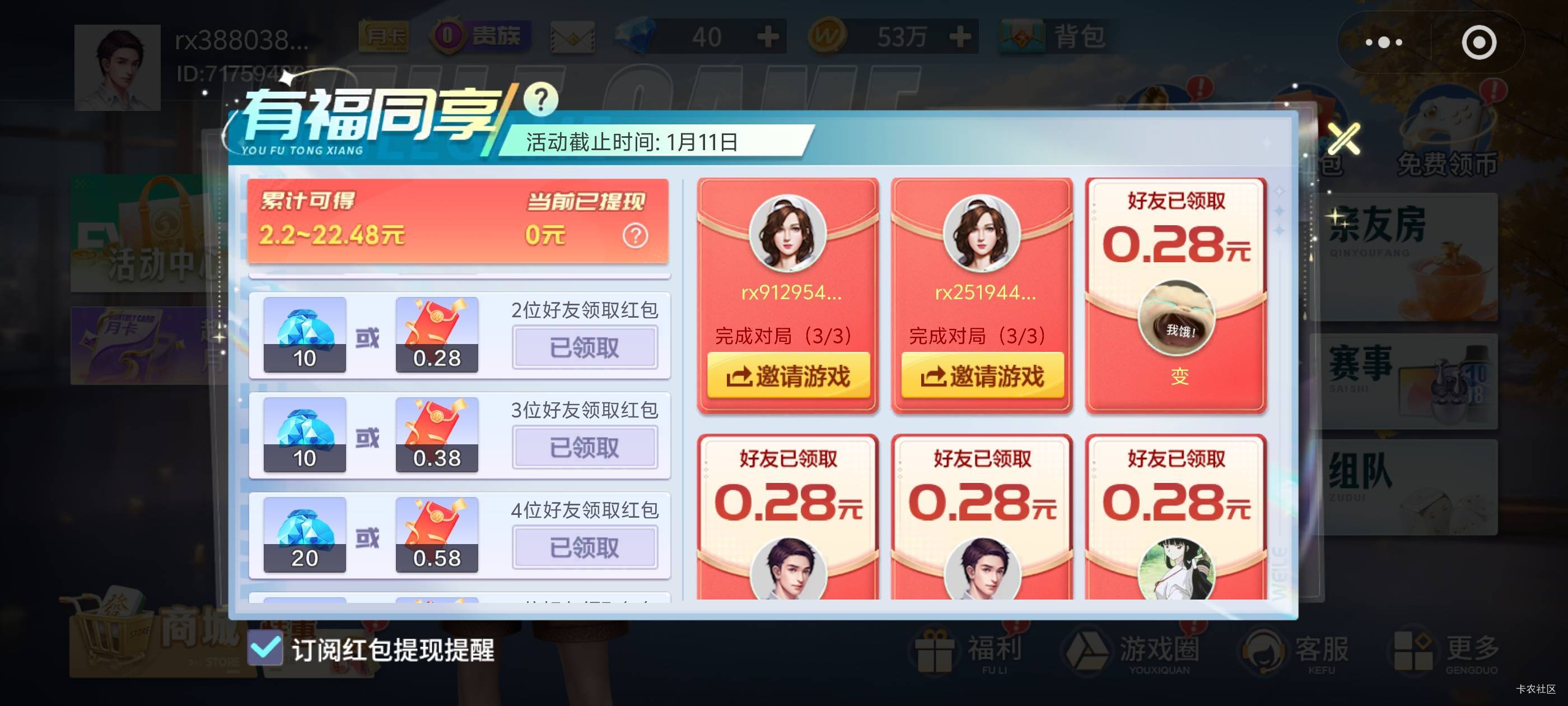Open the 月卡 monthly card icon
The image size is (1568, 706).
click(384, 35)
